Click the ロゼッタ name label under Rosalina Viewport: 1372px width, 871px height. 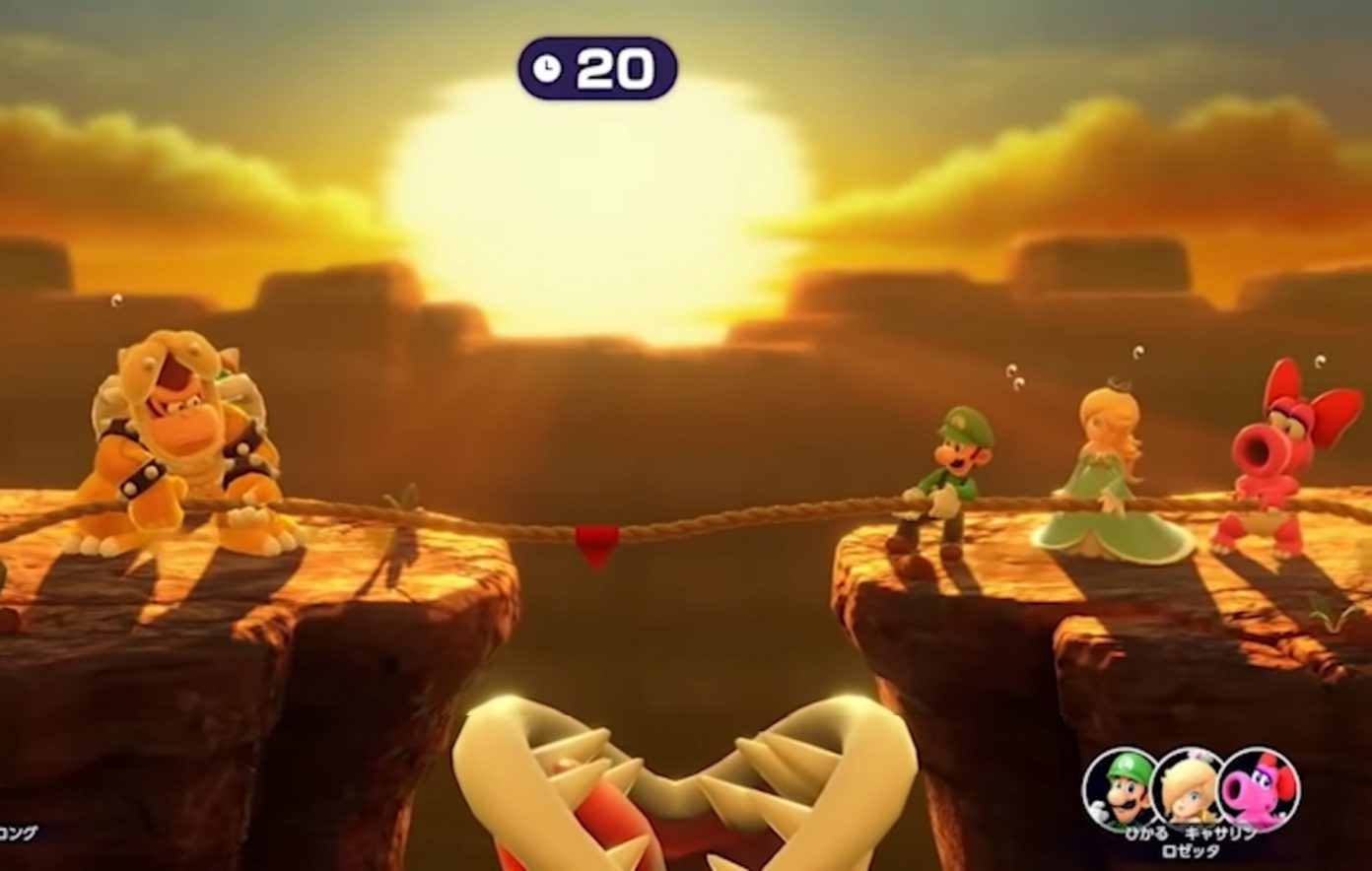pyautogui.click(x=1189, y=849)
